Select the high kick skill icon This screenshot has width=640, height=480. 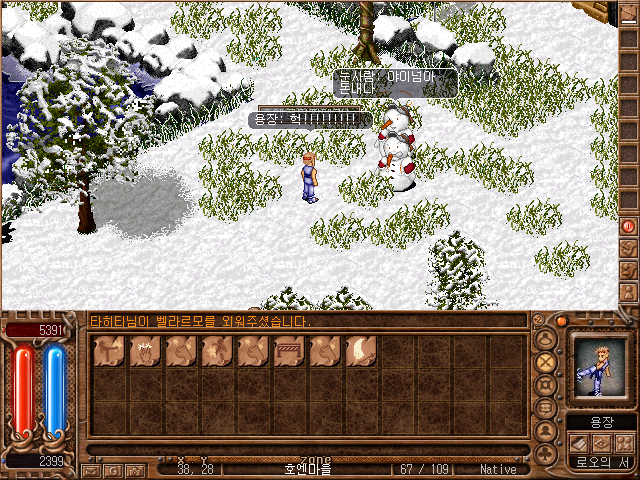point(108,351)
